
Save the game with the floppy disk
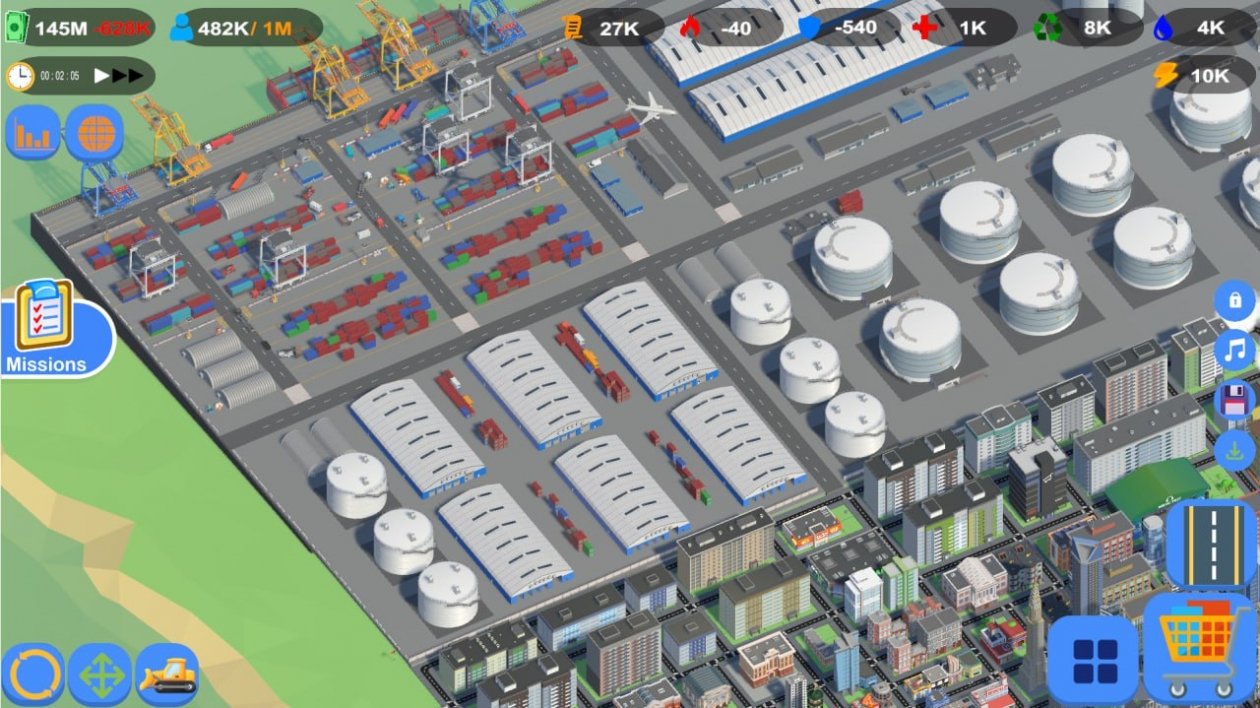coord(1235,400)
